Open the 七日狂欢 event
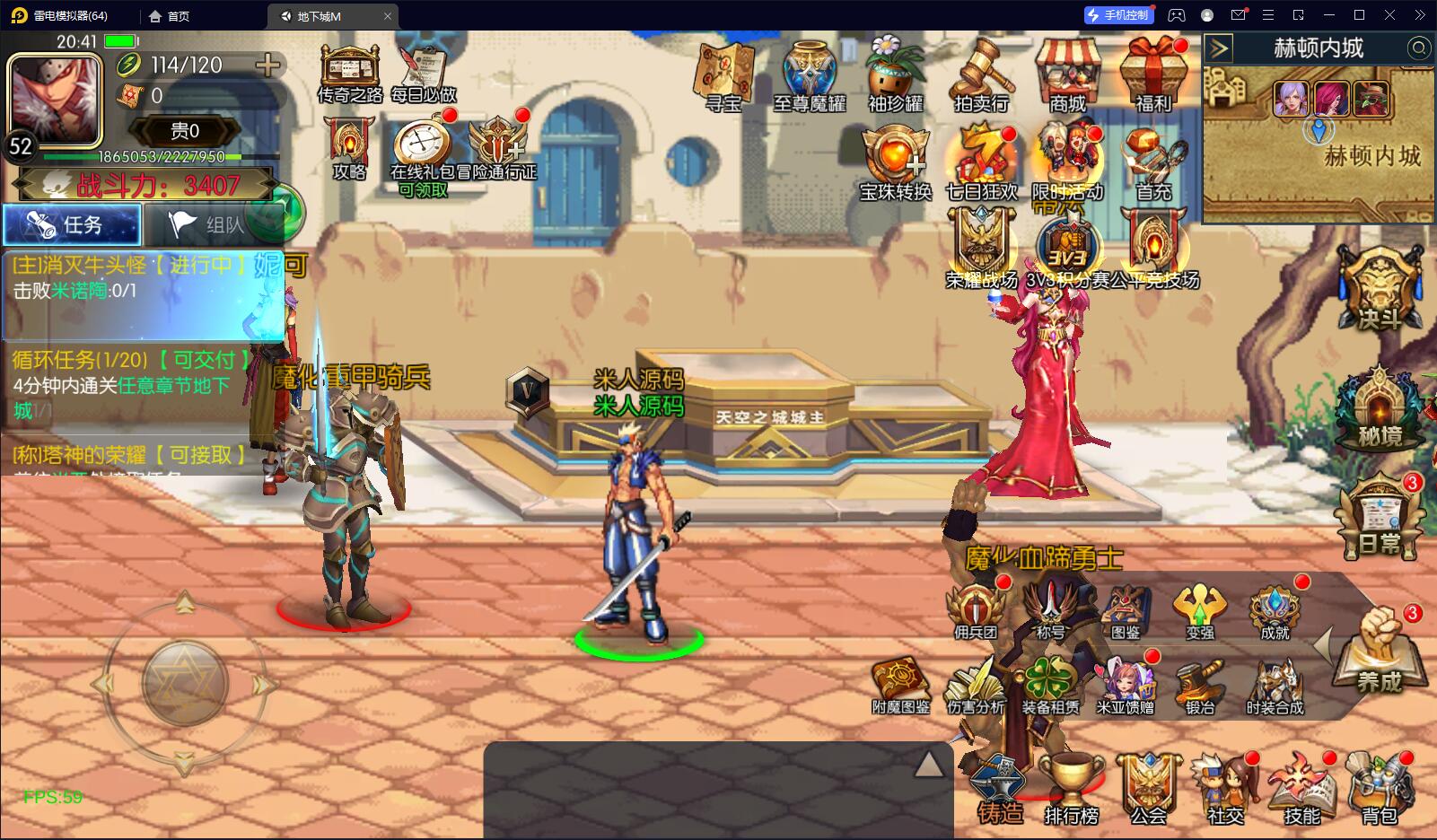Image resolution: width=1437 pixels, height=840 pixels. tap(981, 165)
